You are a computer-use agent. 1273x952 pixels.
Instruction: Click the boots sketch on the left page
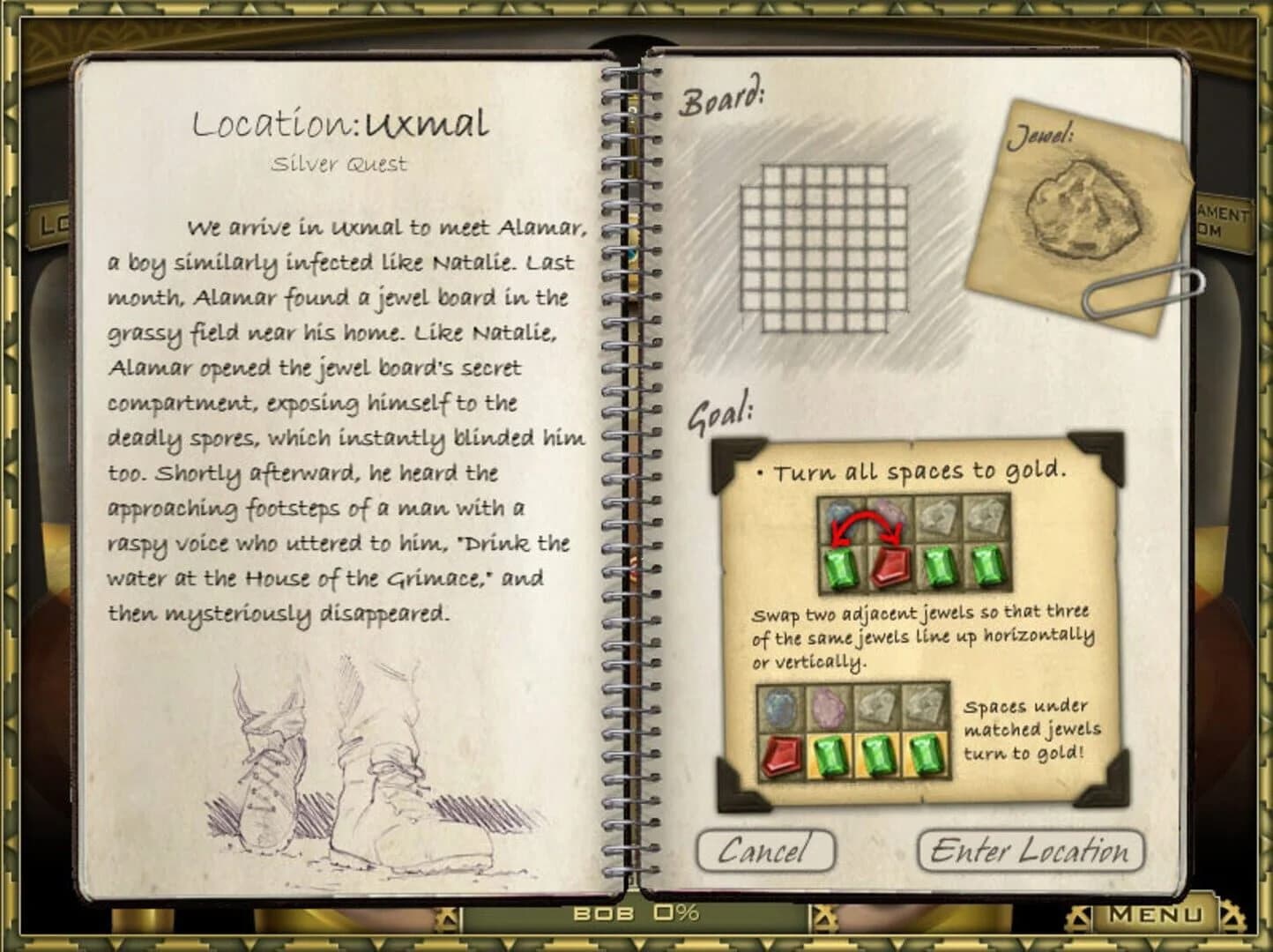(x=353, y=776)
